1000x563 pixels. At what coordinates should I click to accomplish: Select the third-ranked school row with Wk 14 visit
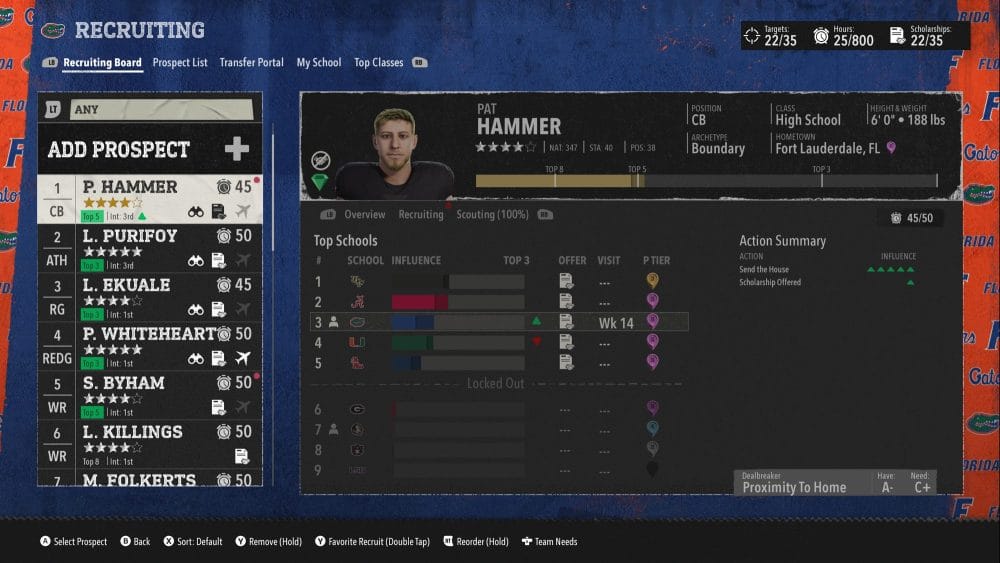point(500,322)
